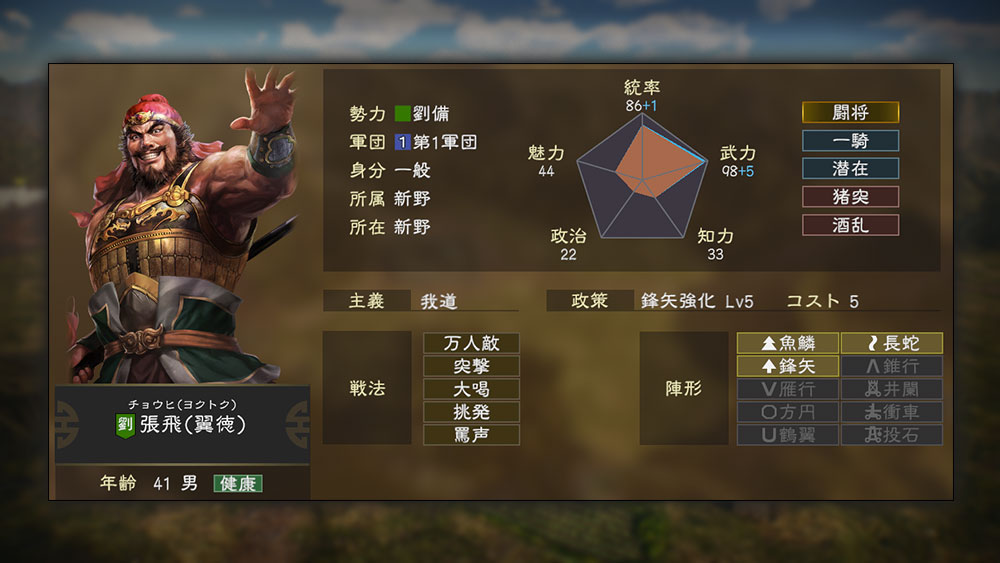Click the 雁行 formation box
Image resolution: width=1000 pixels, height=563 pixels.
coord(788,389)
